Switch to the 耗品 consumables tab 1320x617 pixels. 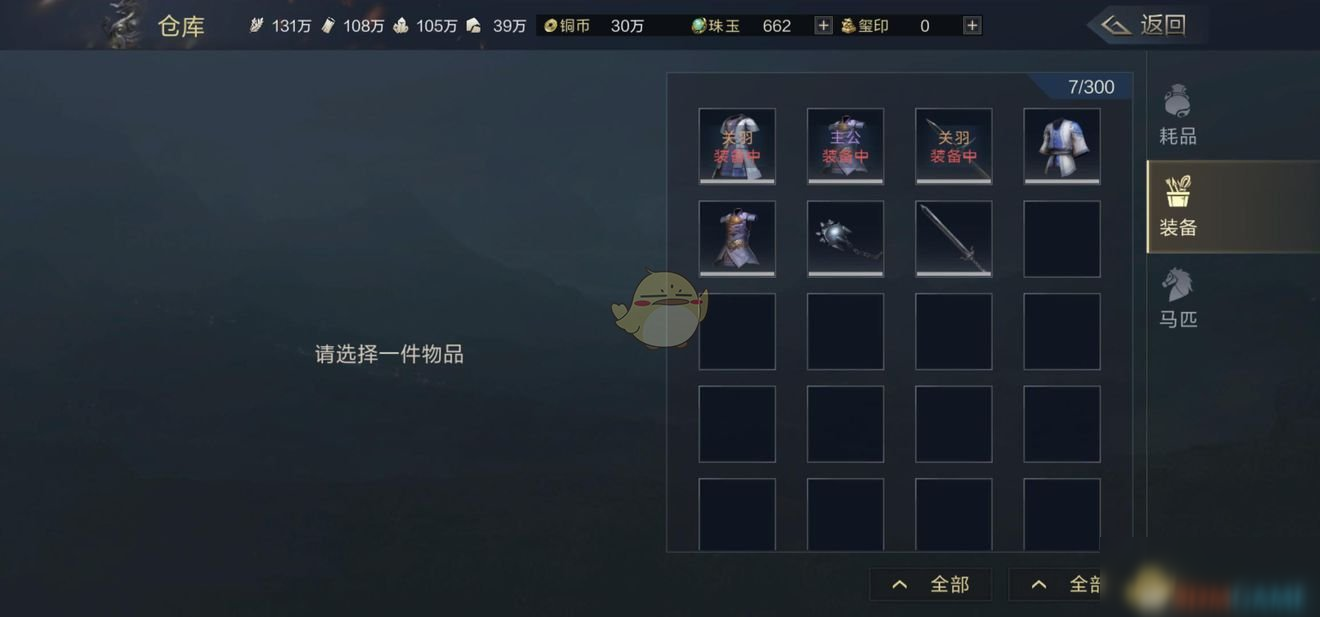click(x=1177, y=115)
